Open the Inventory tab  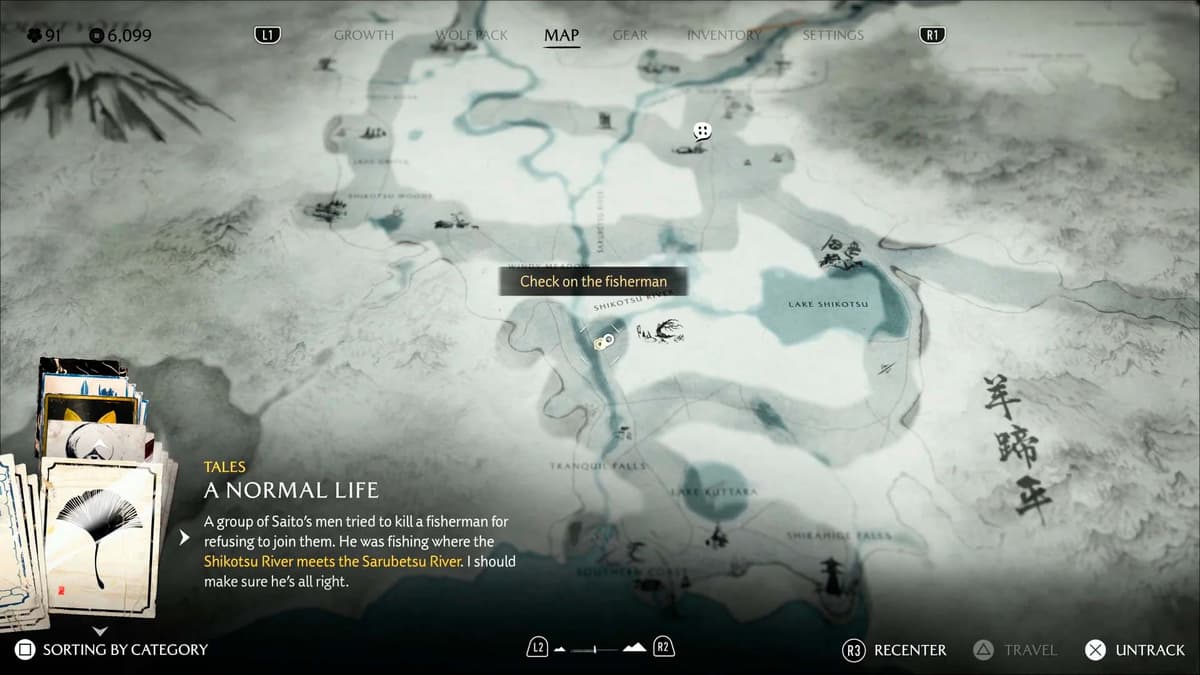point(724,35)
